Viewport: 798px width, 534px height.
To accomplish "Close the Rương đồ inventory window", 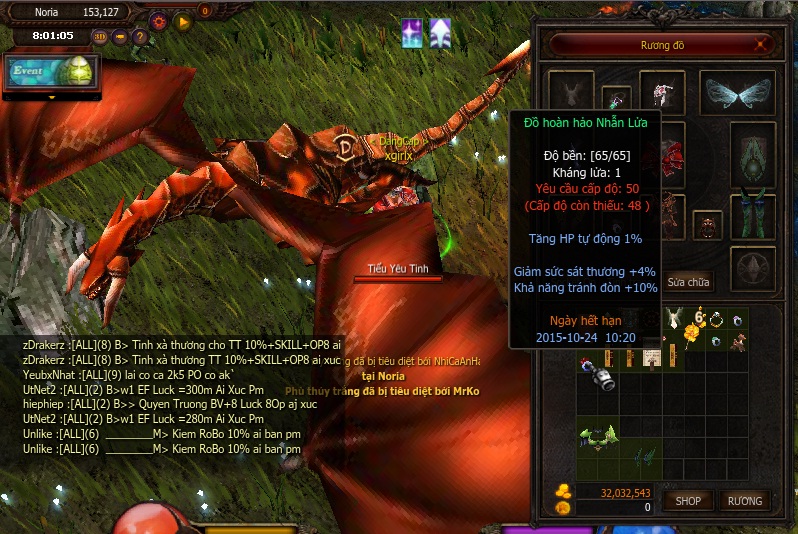I will pos(762,45).
